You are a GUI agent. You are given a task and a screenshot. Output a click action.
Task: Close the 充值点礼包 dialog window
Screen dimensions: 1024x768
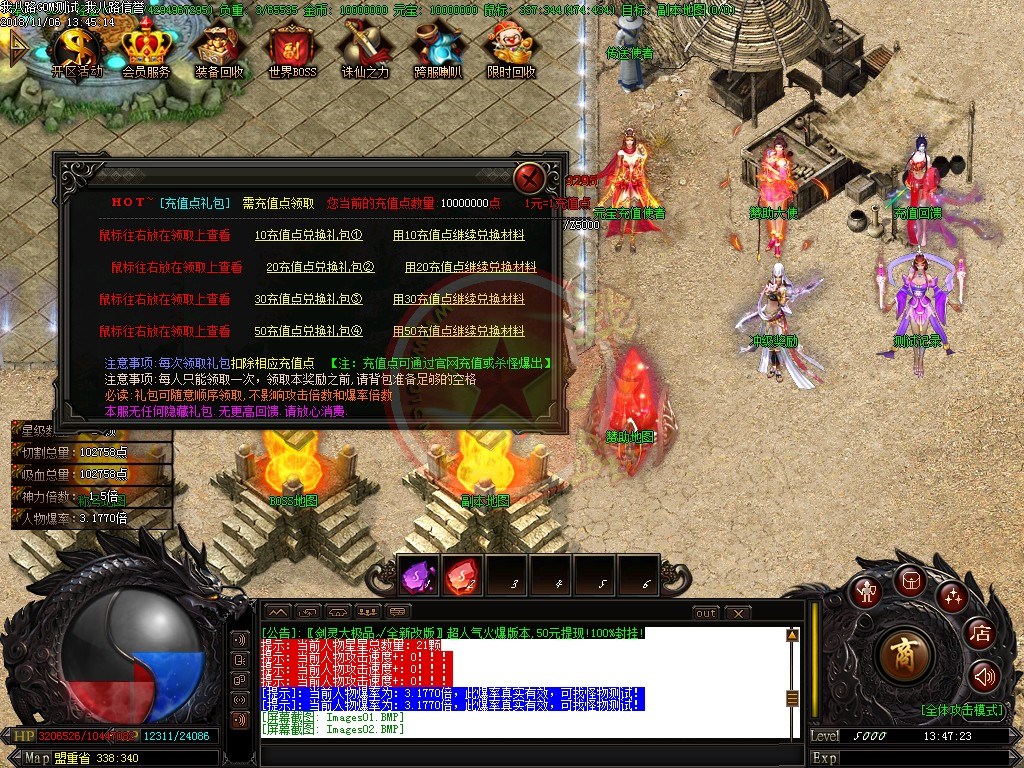tap(530, 179)
